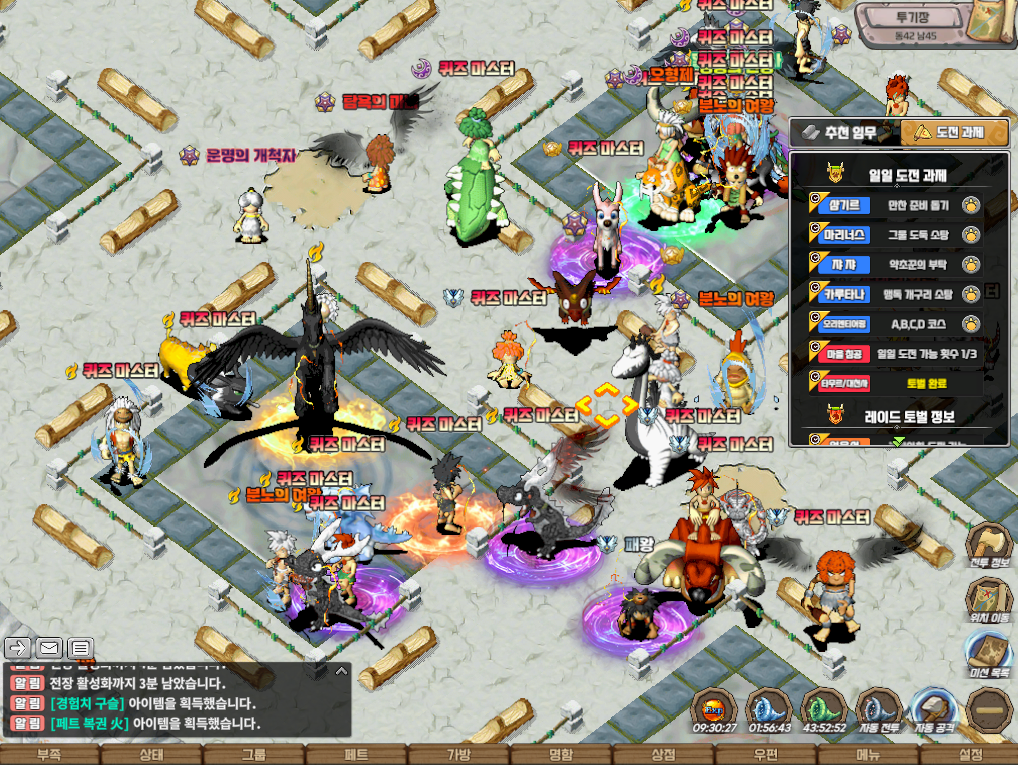Viewport: 1018px width, 765px height.
Task: Open the 전투 정보 axe icon
Action: coord(987,545)
